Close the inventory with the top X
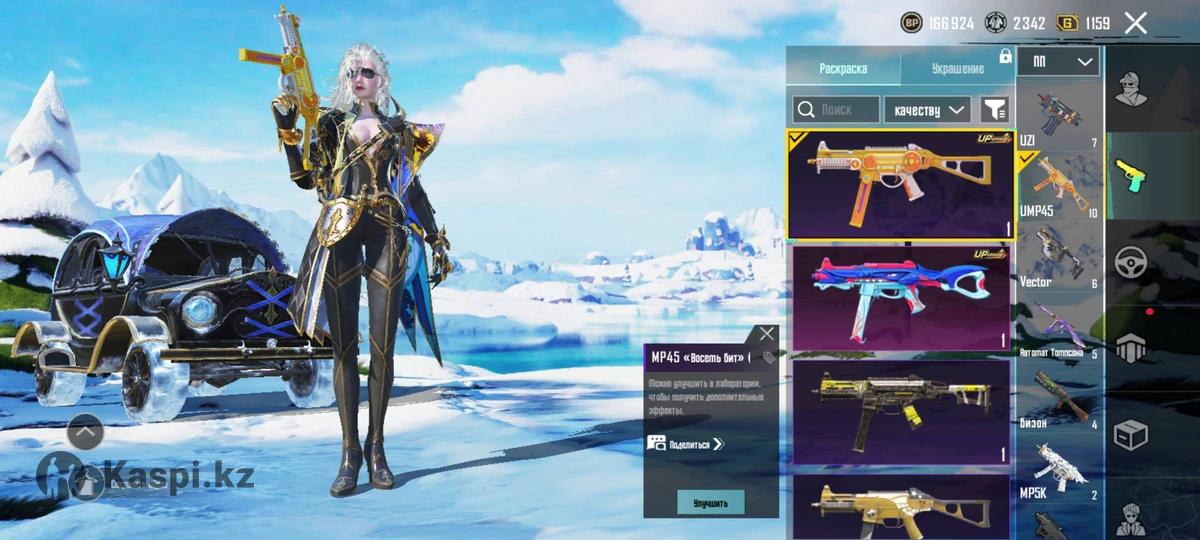This screenshot has width=1200, height=540. (x=1135, y=23)
